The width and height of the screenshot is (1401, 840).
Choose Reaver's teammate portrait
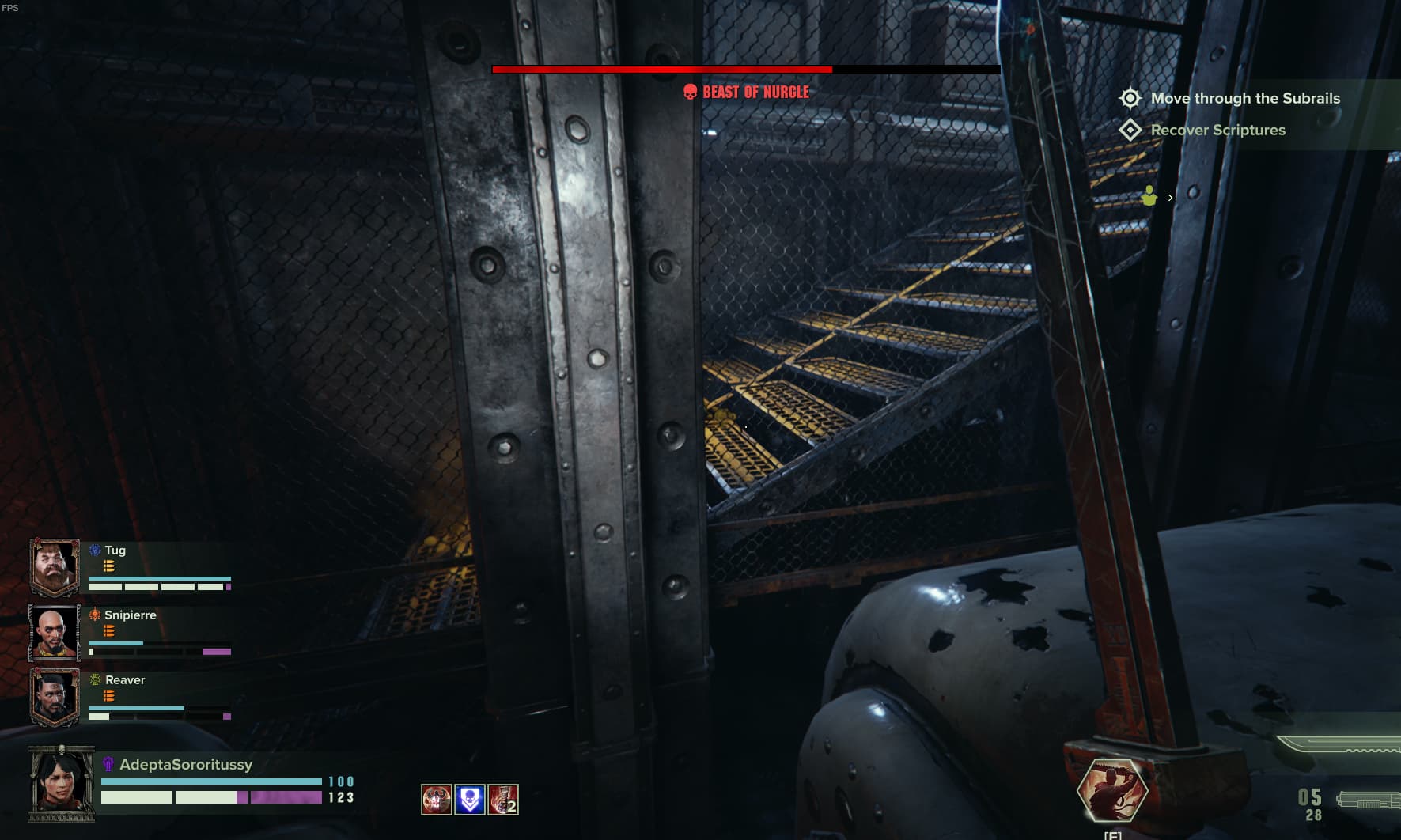(x=55, y=697)
